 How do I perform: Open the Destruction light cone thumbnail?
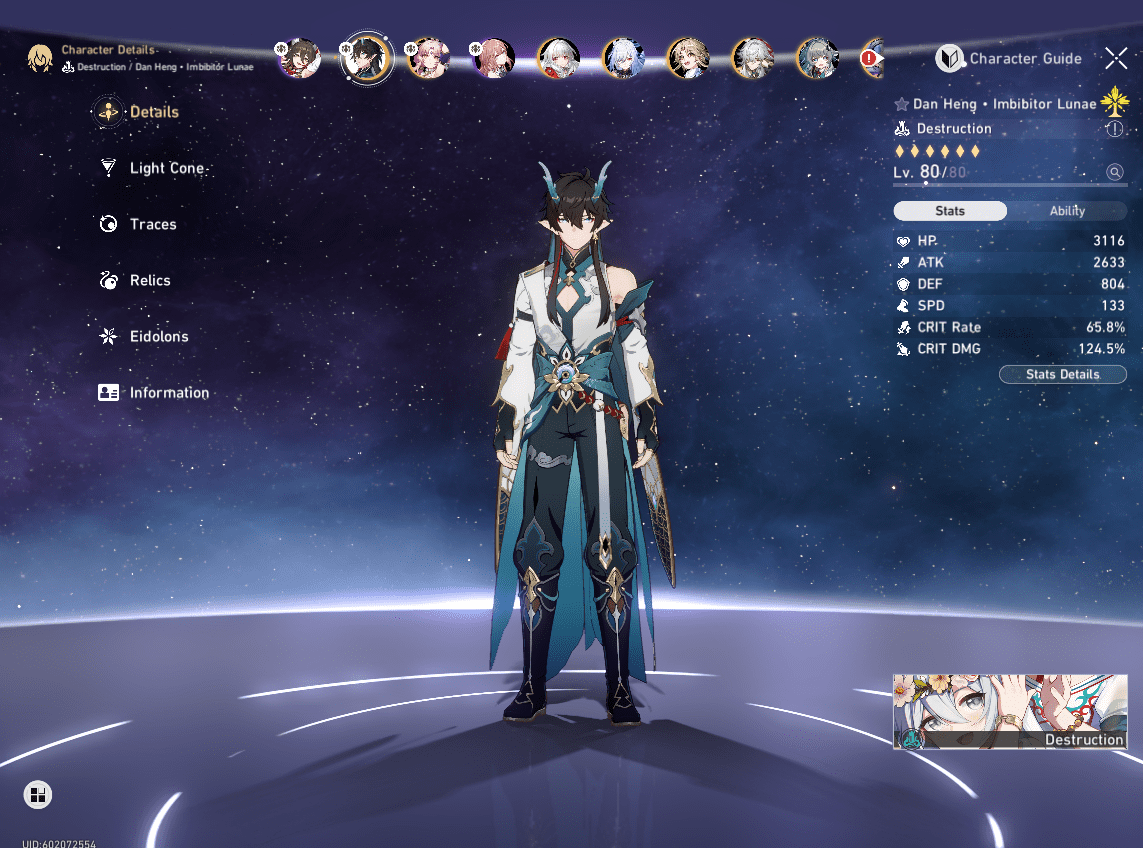point(1010,712)
